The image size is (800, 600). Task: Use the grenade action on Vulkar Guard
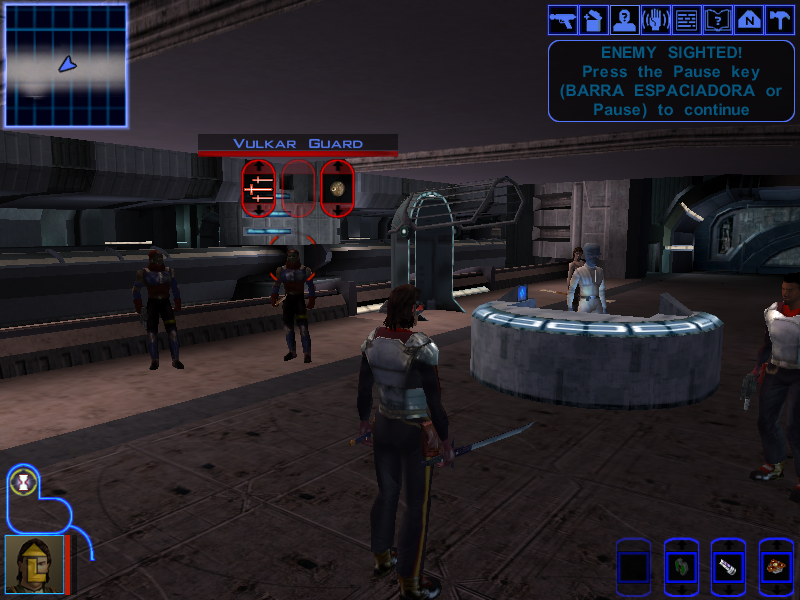click(x=337, y=188)
